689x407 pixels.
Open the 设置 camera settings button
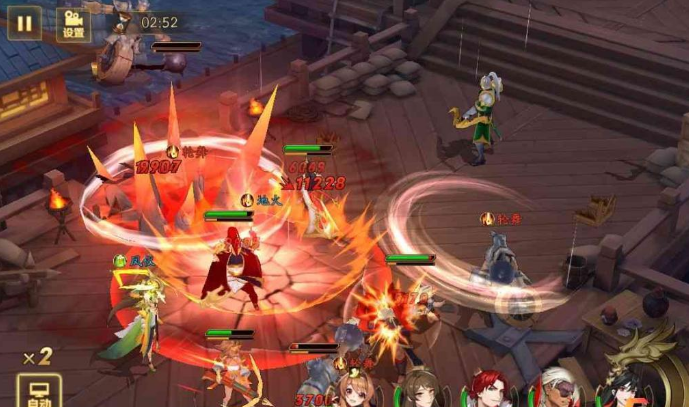point(73,24)
